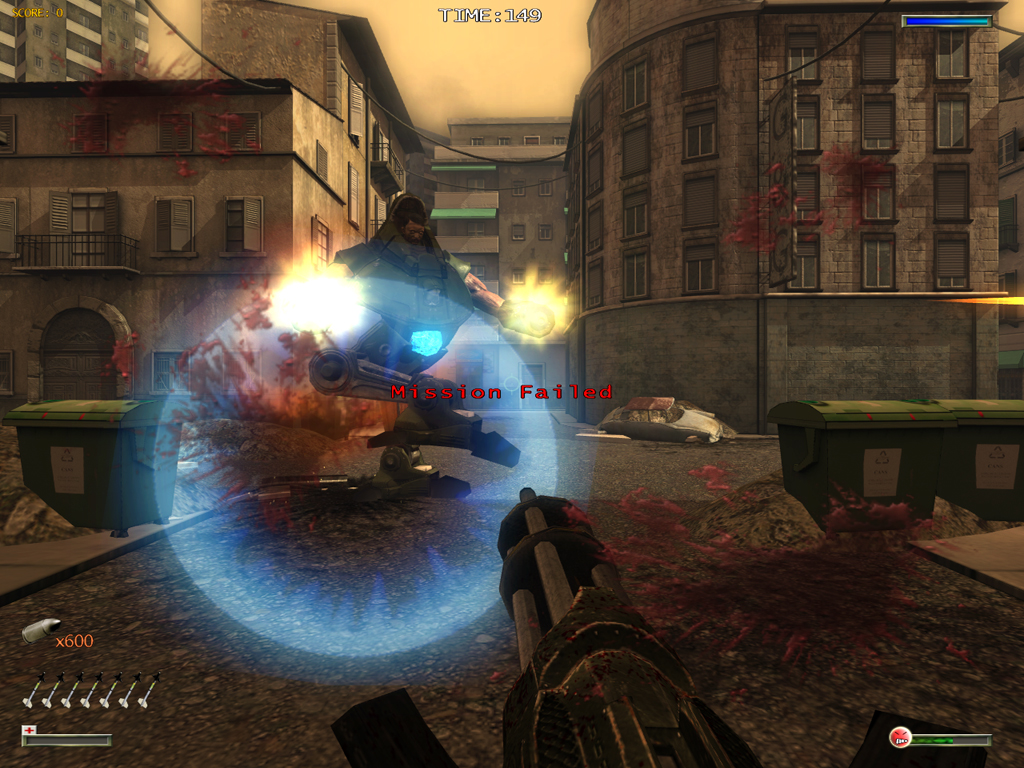Select the red angry face icon

click(900, 738)
